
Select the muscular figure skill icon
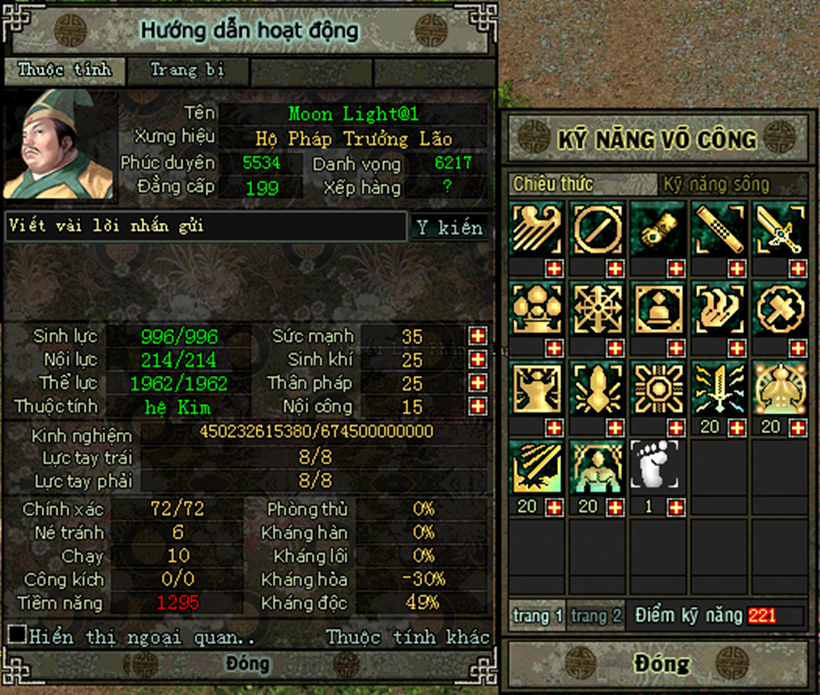click(597, 466)
